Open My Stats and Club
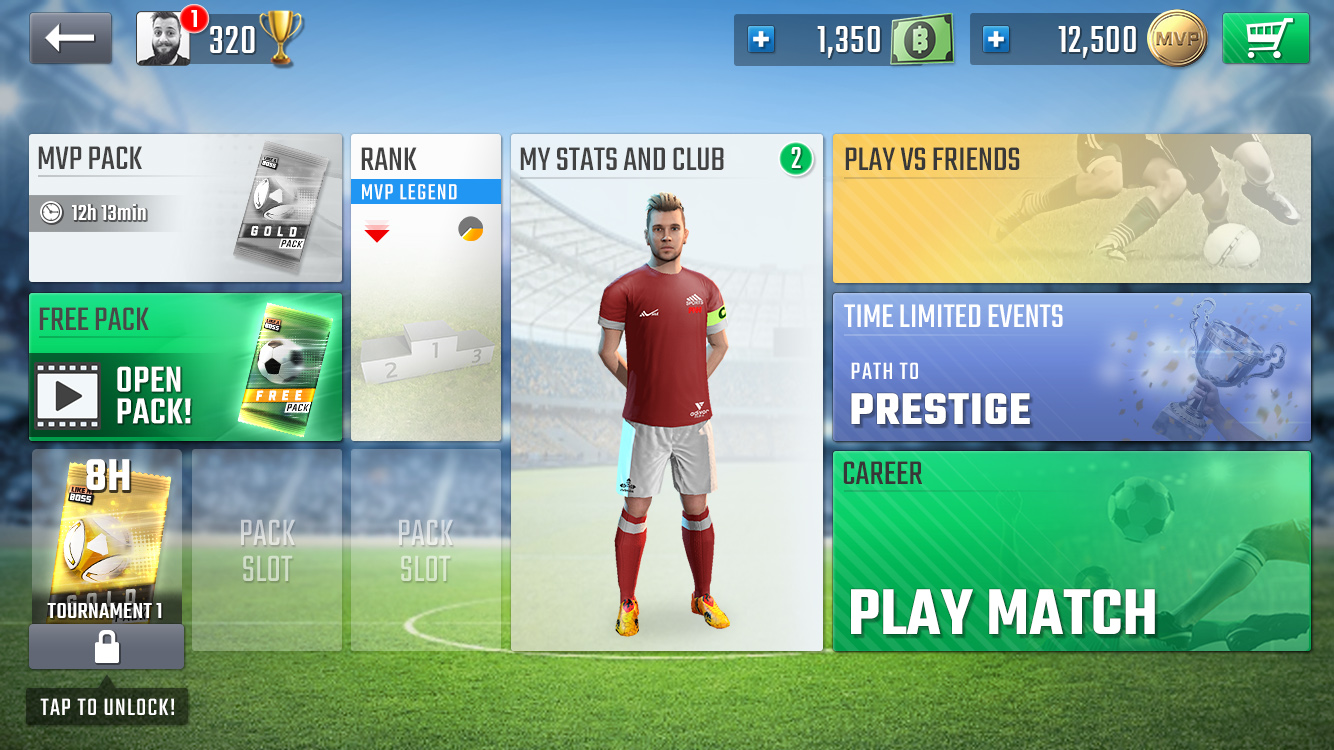 coord(666,392)
